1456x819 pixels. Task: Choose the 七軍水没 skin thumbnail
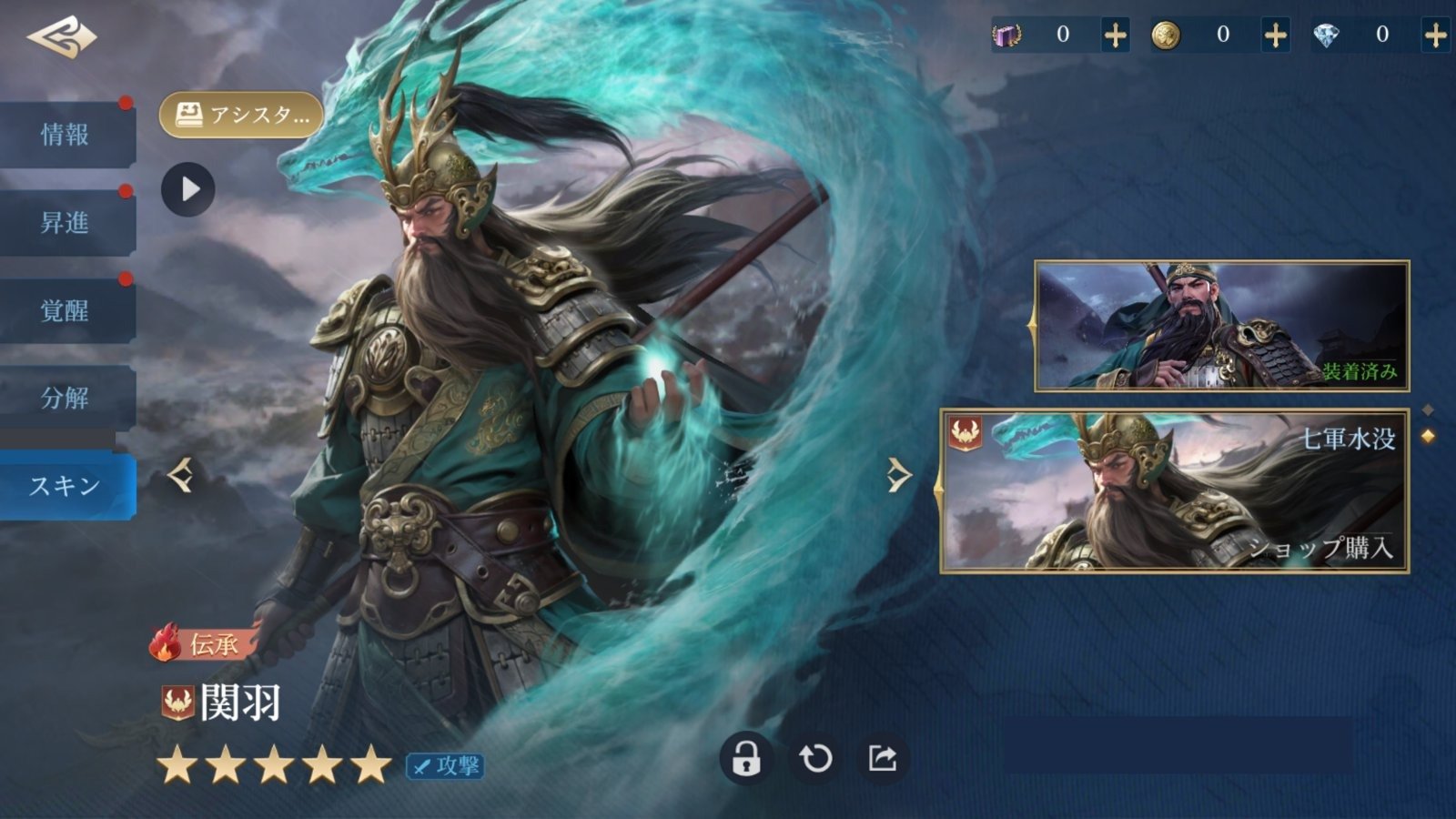[x=1174, y=491]
